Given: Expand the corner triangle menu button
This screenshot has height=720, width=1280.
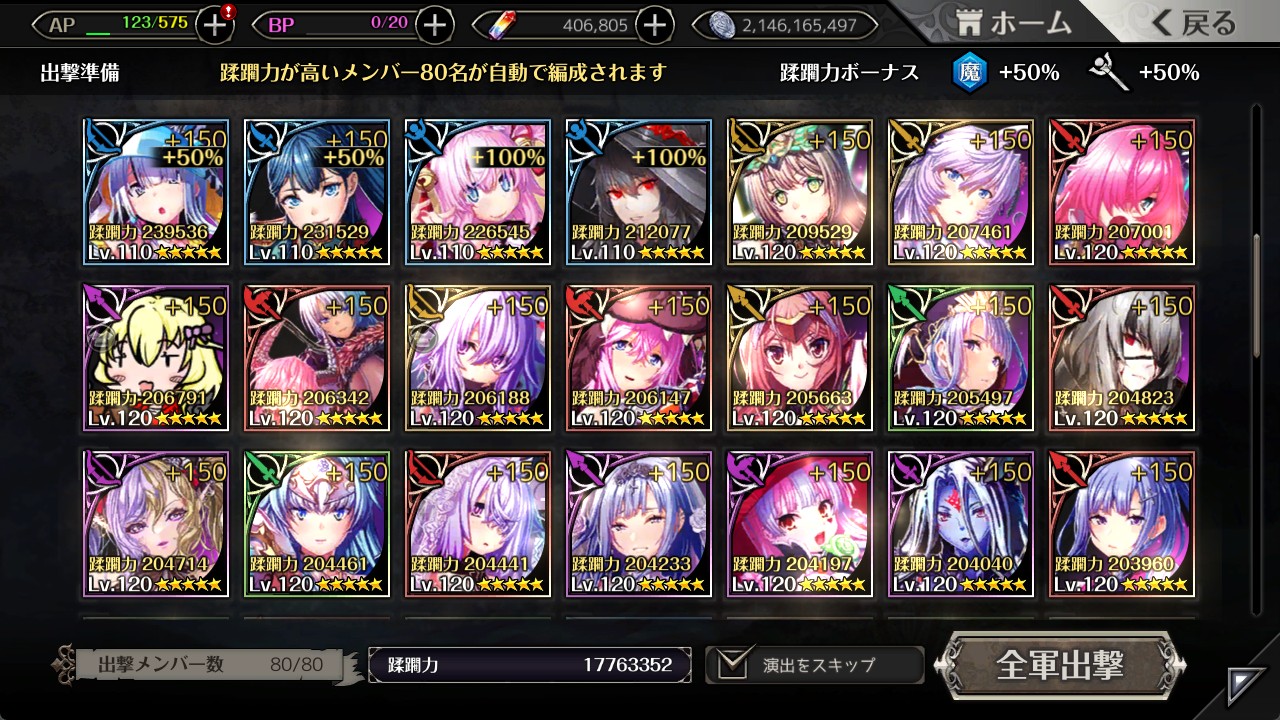Looking at the screenshot, I should [1247, 685].
